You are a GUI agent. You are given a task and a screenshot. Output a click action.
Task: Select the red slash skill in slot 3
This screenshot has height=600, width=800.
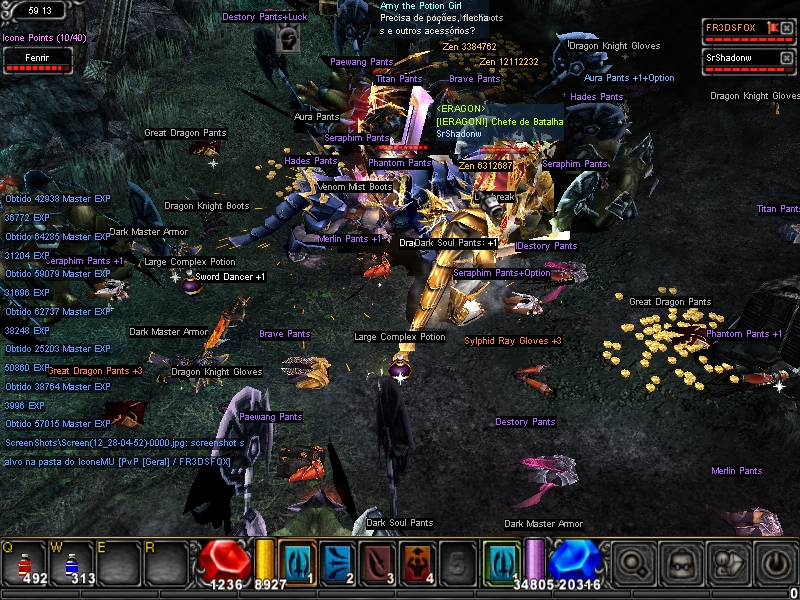pyautogui.click(x=377, y=562)
